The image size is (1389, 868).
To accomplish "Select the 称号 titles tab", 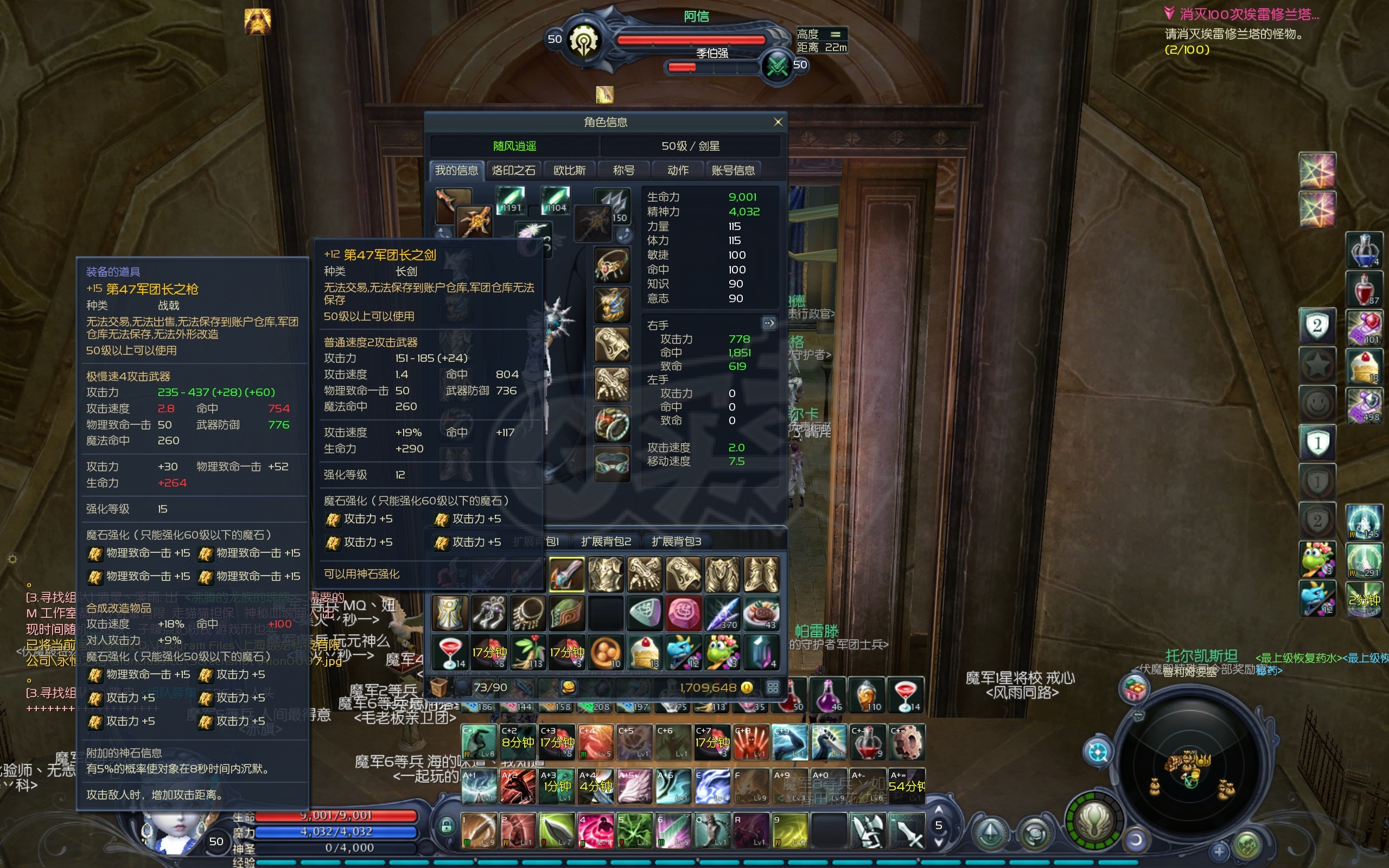I will 623,170.
